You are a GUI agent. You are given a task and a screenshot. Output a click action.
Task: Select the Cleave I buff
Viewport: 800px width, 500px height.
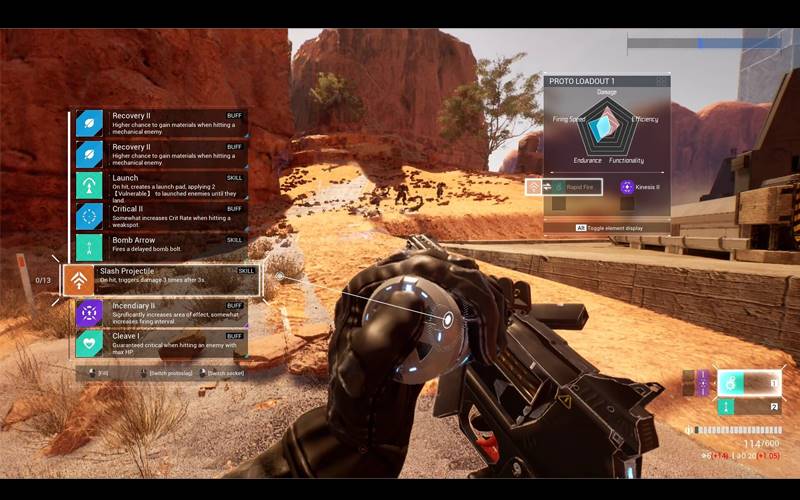click(x=160, y=344)
